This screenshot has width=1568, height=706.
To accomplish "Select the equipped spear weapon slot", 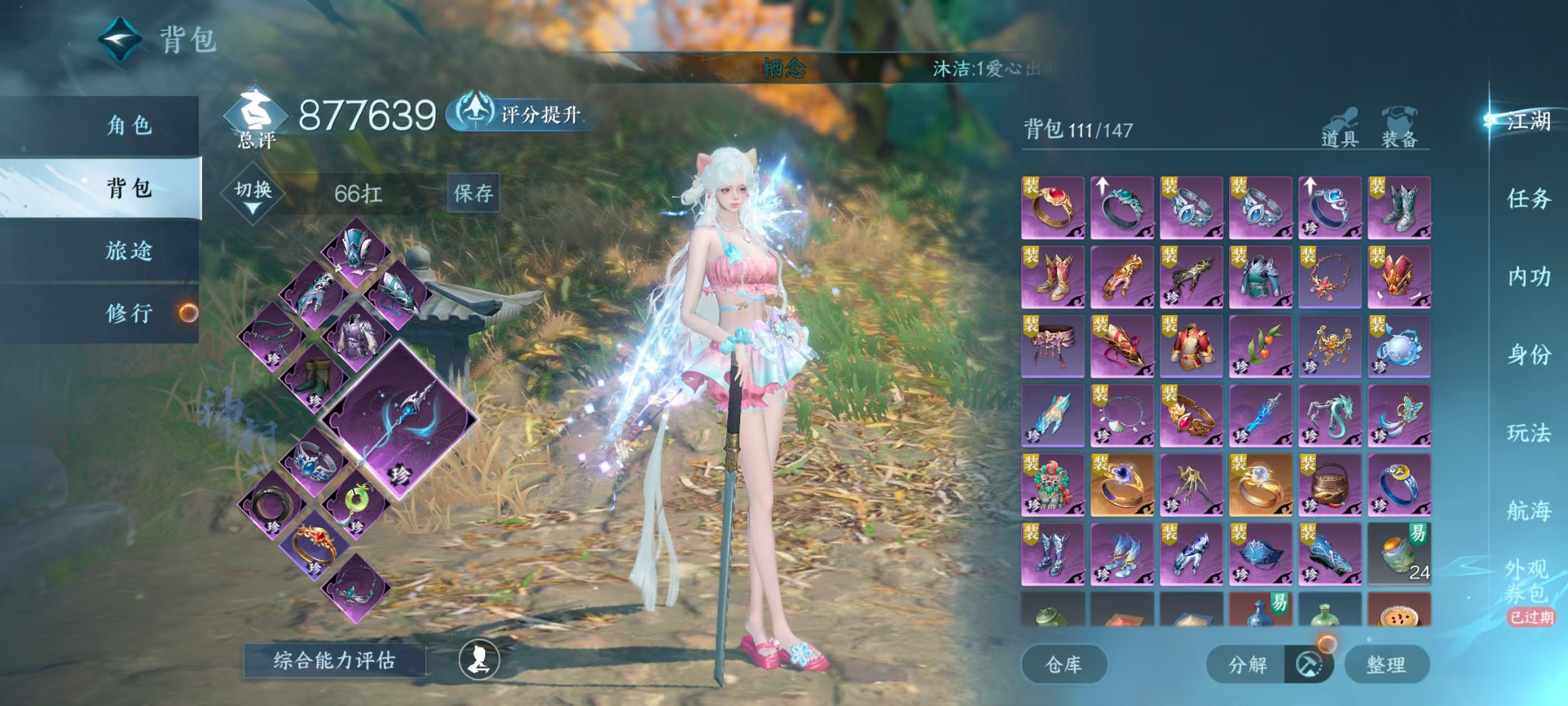I will click(x=399, y=420).
